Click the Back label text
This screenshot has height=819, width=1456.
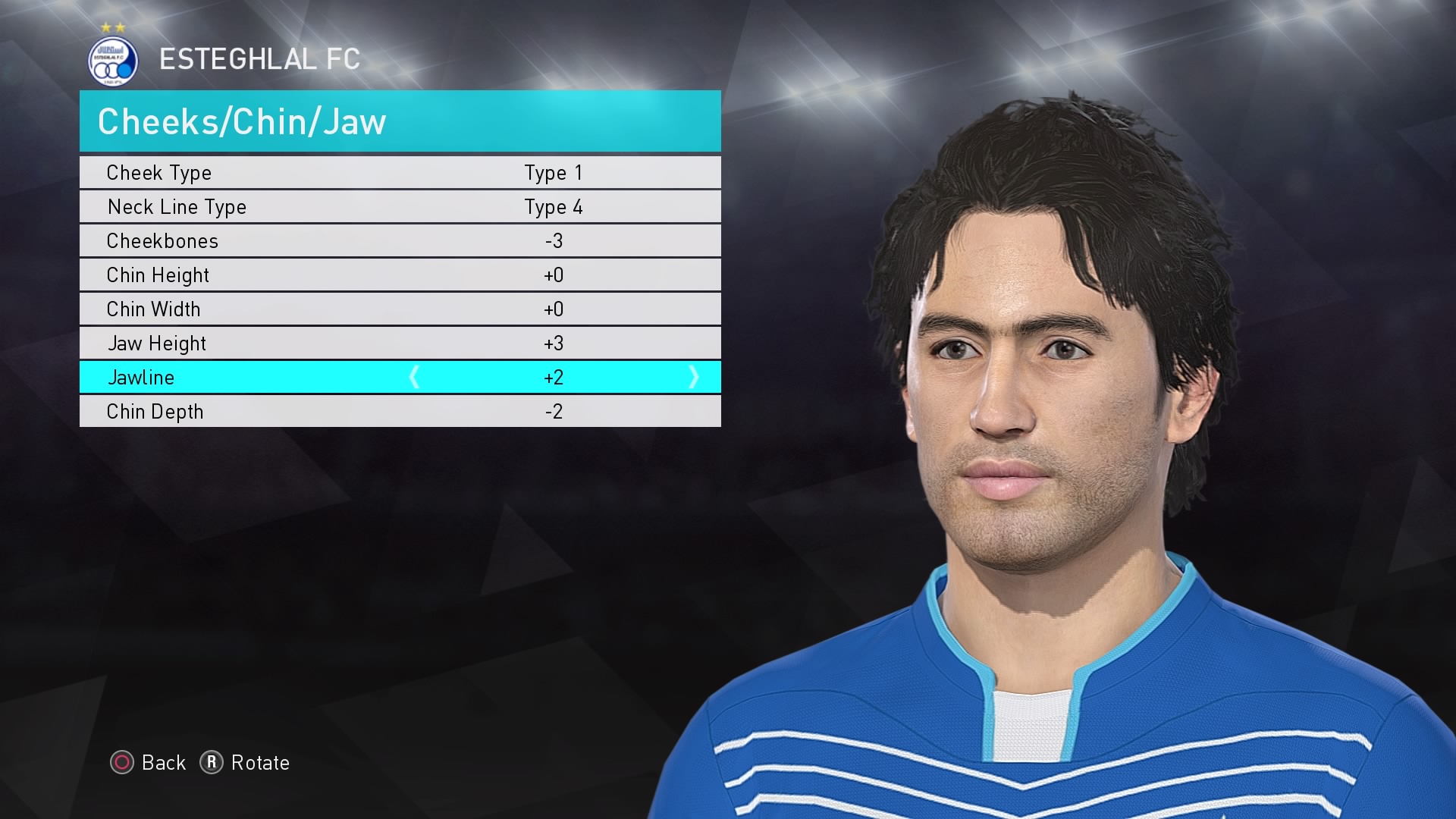[161, 764]
